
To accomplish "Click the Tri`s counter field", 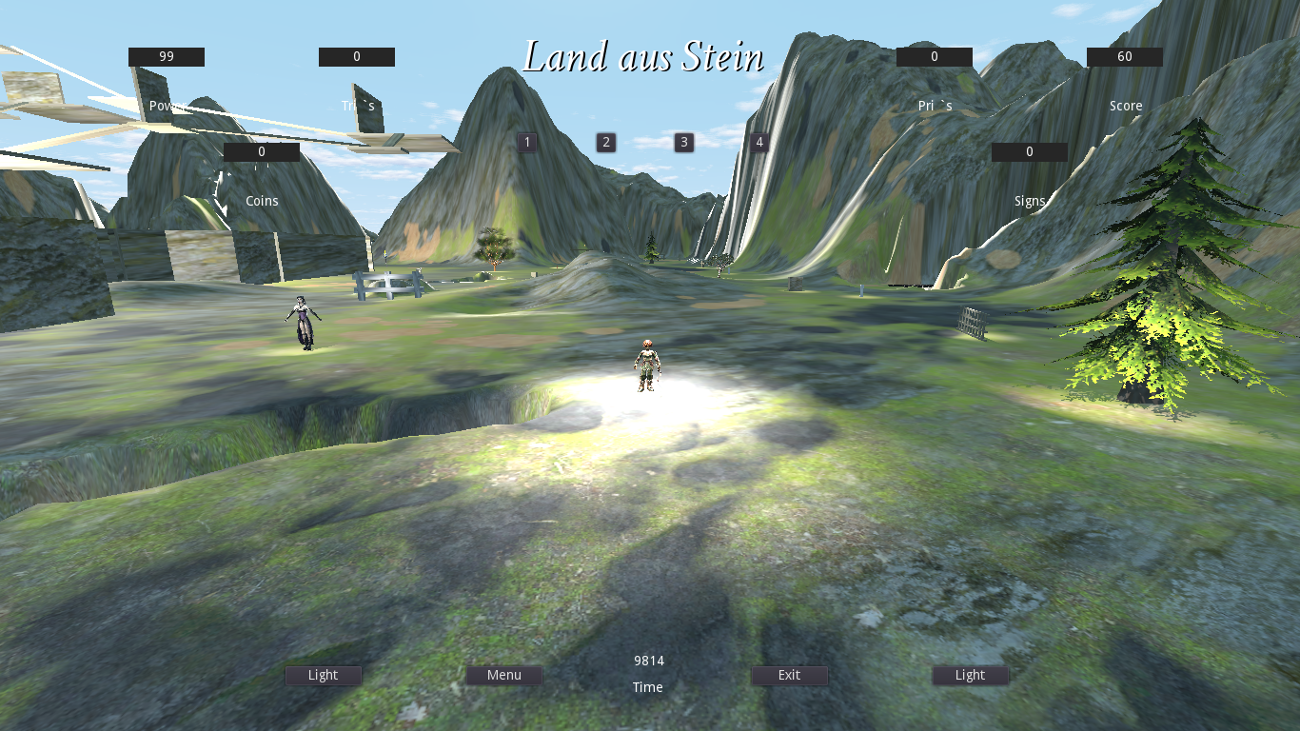I will click(356, 56).
